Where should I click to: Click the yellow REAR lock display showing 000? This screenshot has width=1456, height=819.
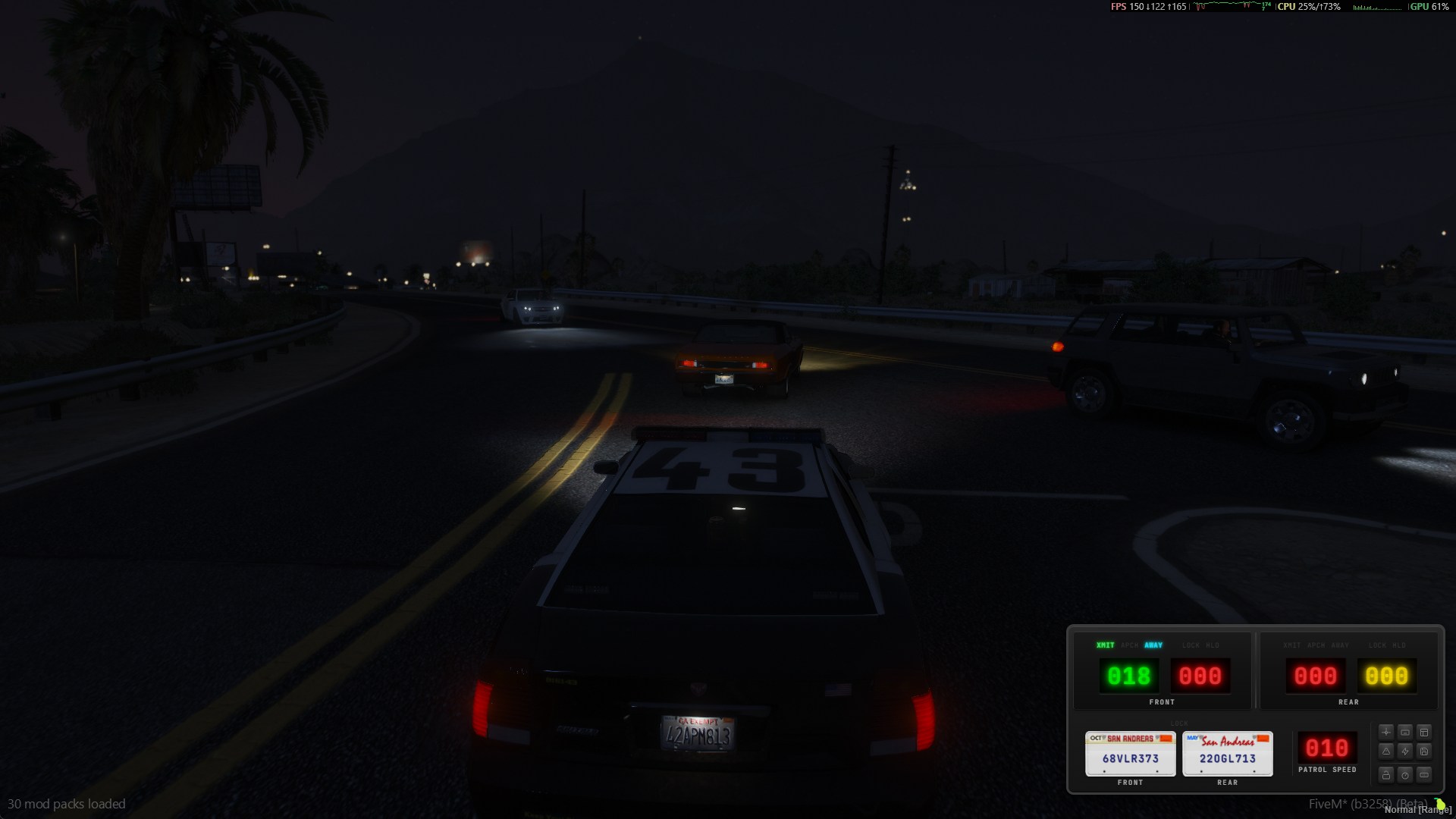click(x=1388, y=675)
